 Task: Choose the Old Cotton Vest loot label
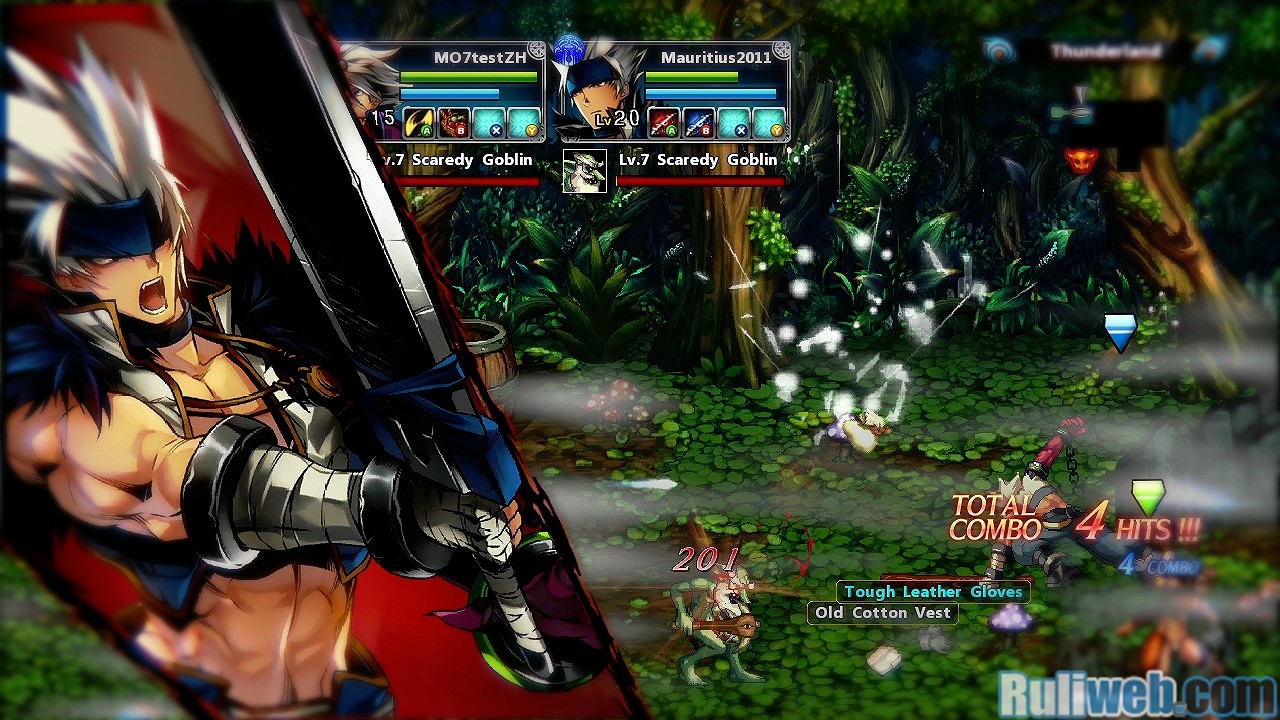click(x=882, y=613)
